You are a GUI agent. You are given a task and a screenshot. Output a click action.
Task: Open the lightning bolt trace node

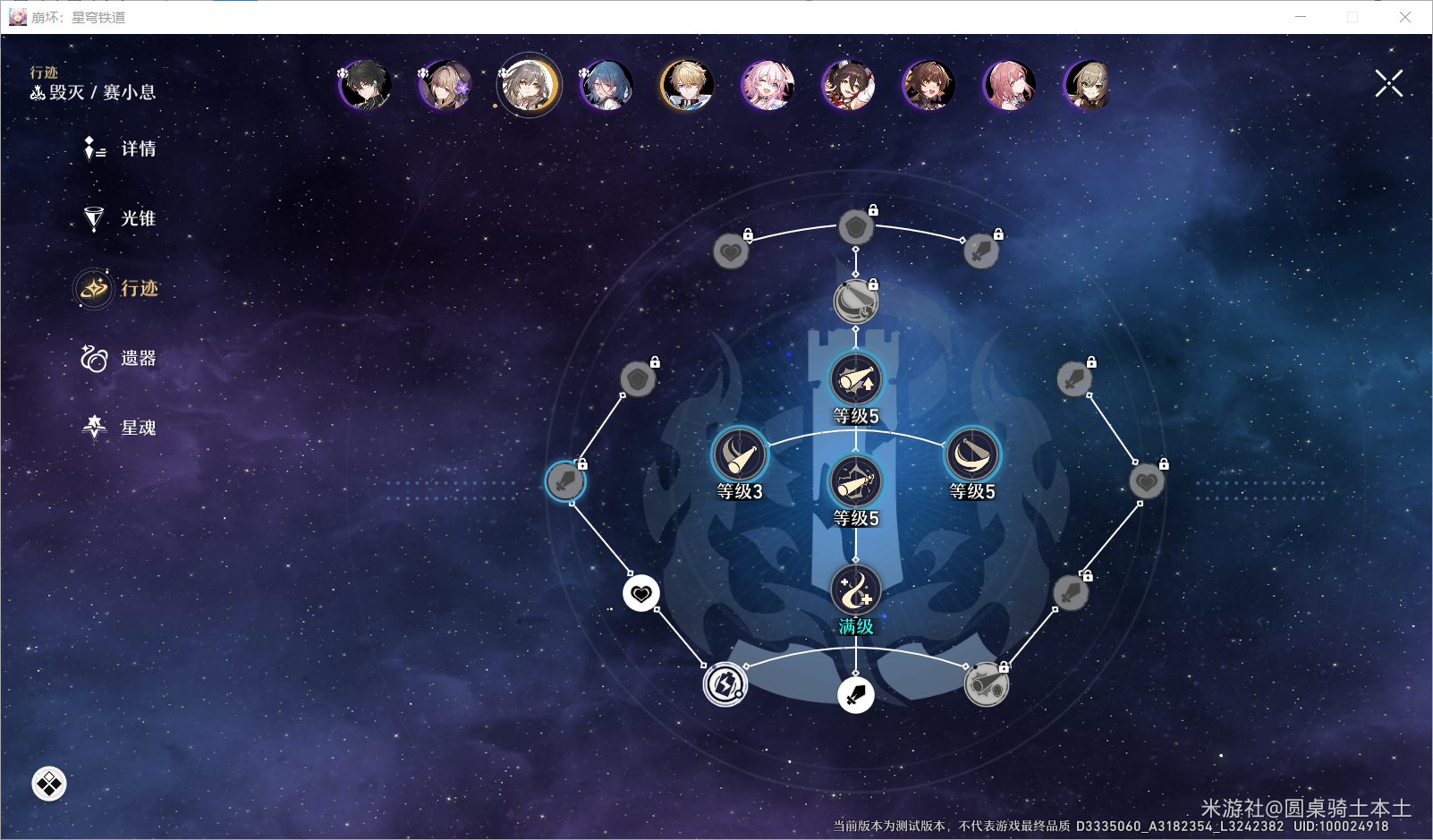click(x=725, y=685)
